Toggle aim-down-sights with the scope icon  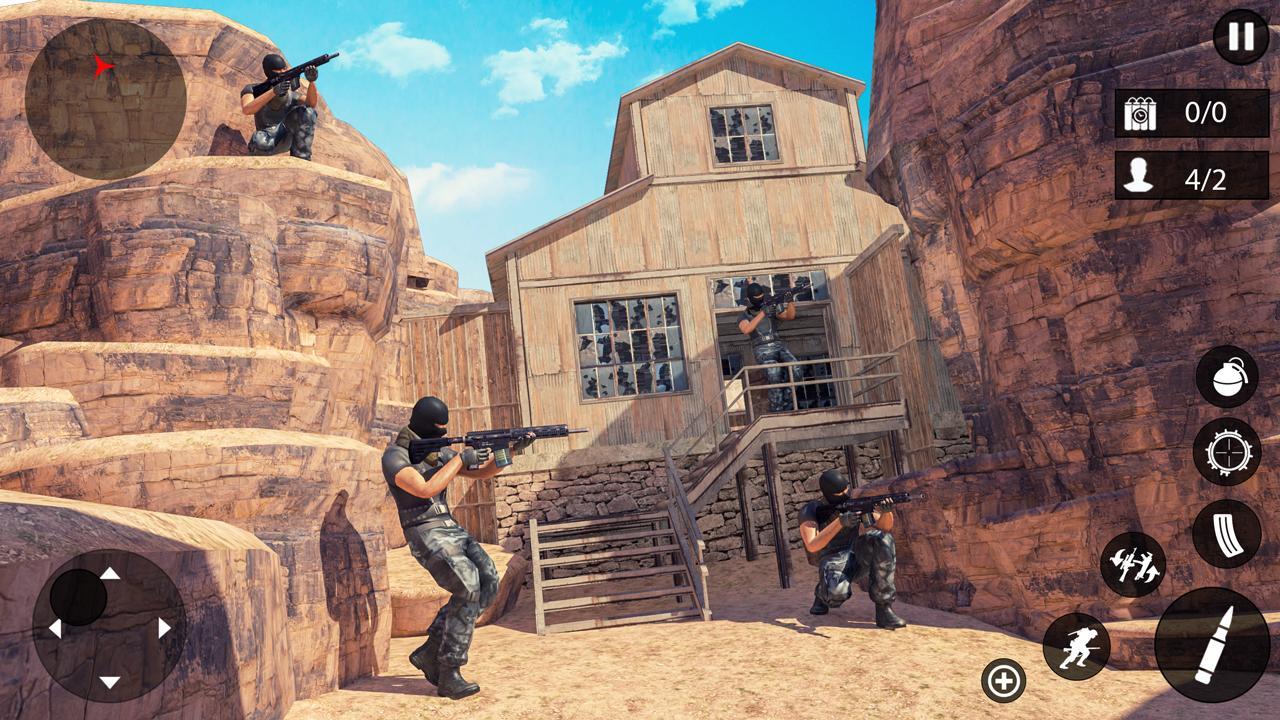coord(1229,452)
